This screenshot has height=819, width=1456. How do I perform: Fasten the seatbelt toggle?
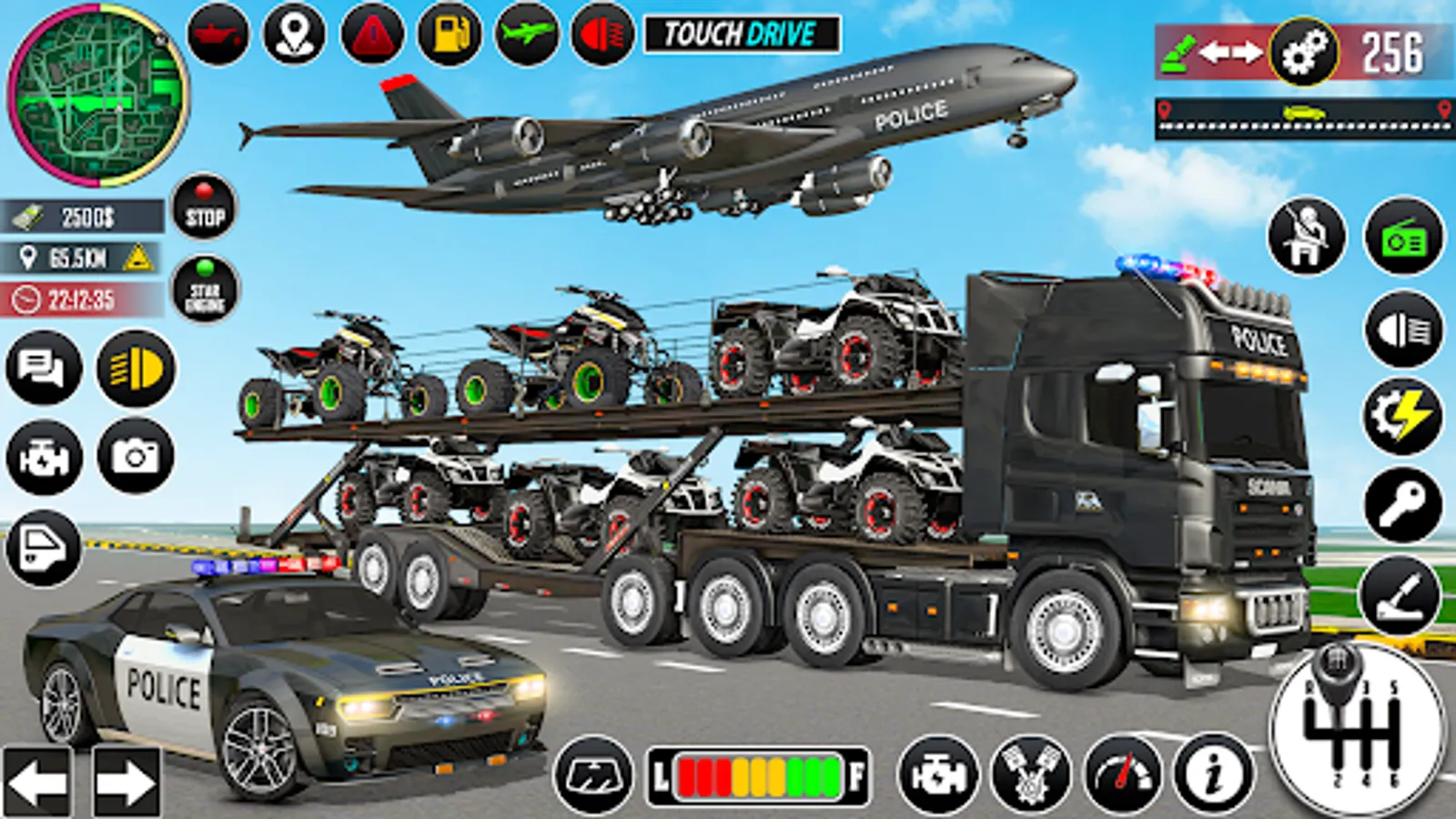coord(1308,236)
